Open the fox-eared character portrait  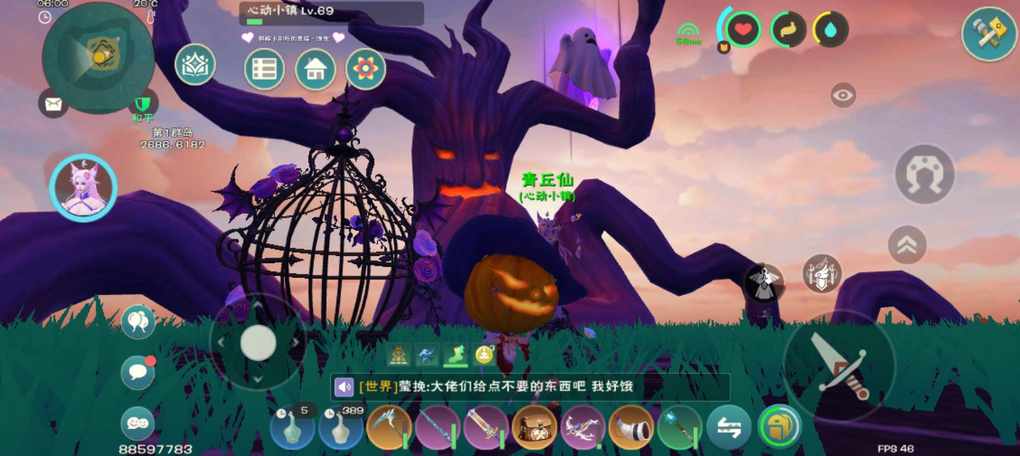(x=83, y=188)
